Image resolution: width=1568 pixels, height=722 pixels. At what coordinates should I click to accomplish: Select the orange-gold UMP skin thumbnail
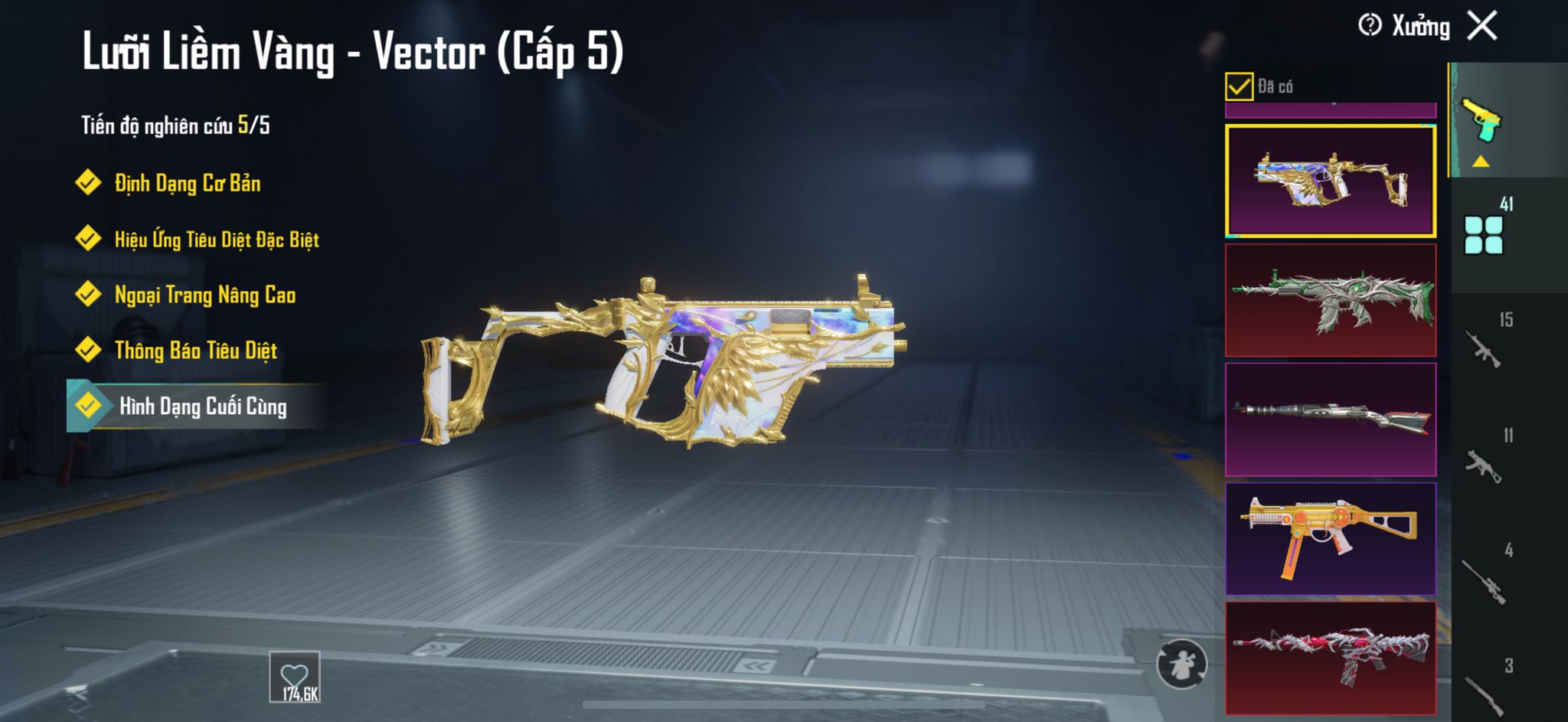pyautogui.click(x=1331, y=538)
